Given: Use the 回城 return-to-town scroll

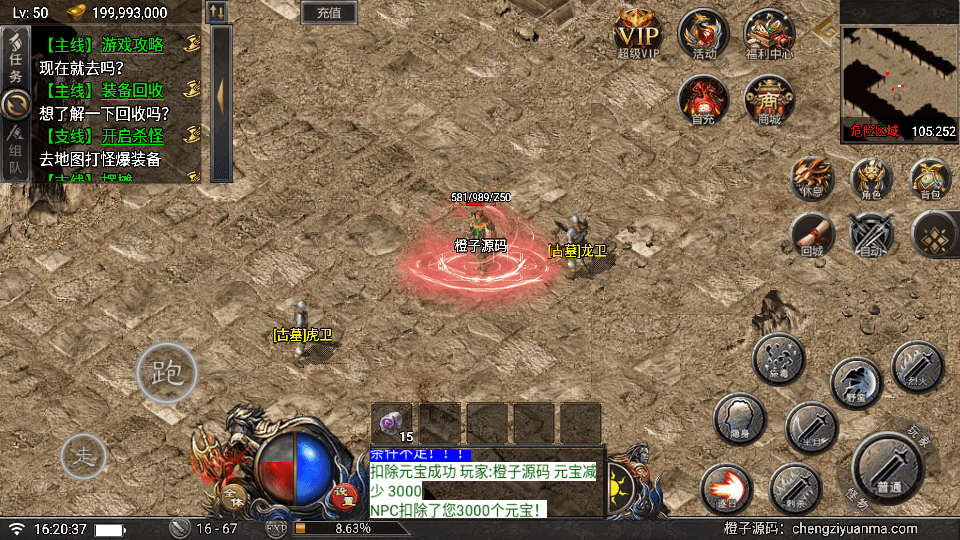Looking at the screenshot, I should 812,235.
